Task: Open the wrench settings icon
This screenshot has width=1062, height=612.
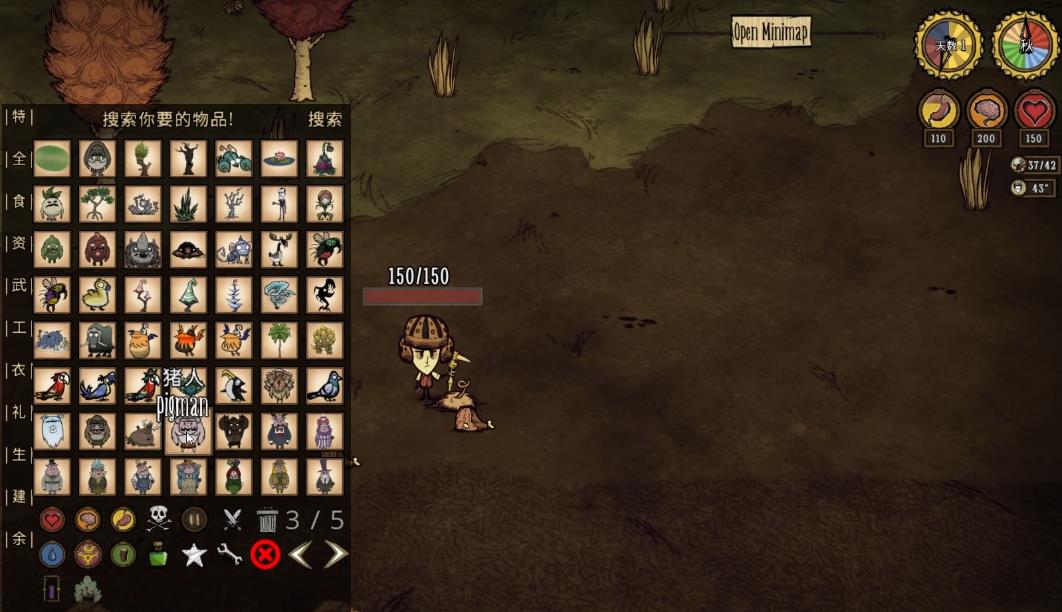Action: click(x=230, y=555)
